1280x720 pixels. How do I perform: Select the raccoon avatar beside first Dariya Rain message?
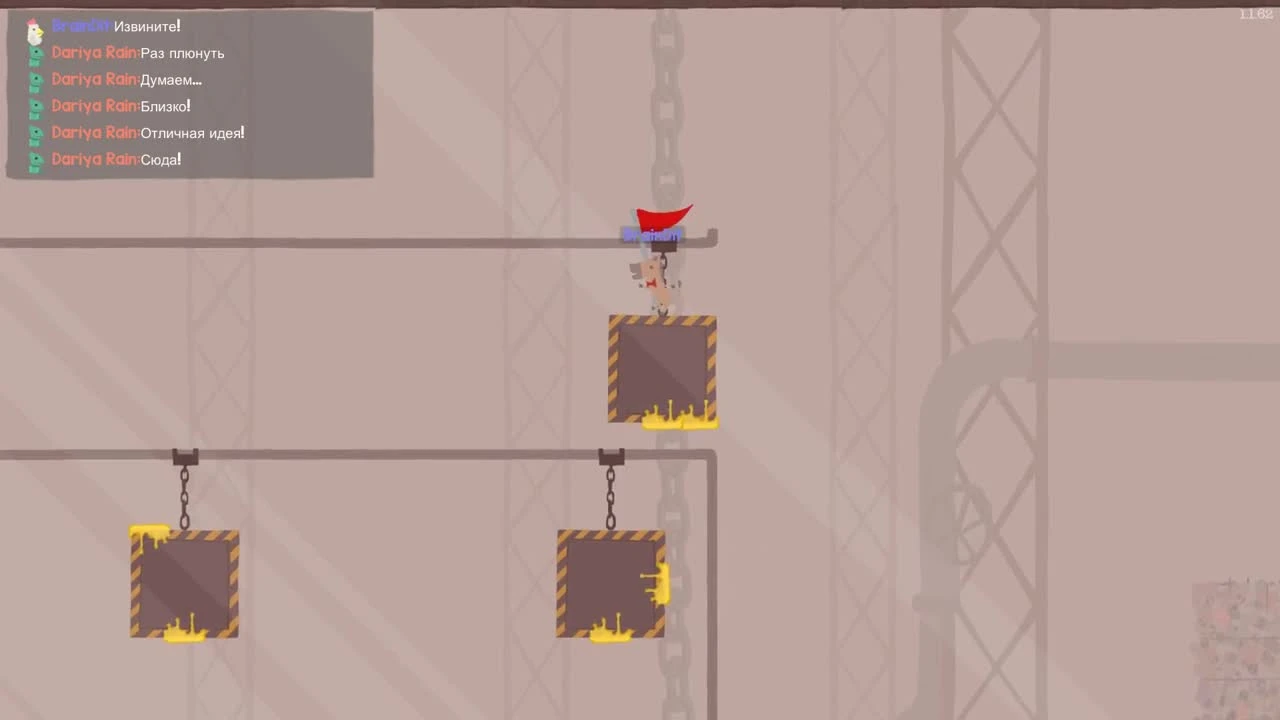[x=35, y=53]
